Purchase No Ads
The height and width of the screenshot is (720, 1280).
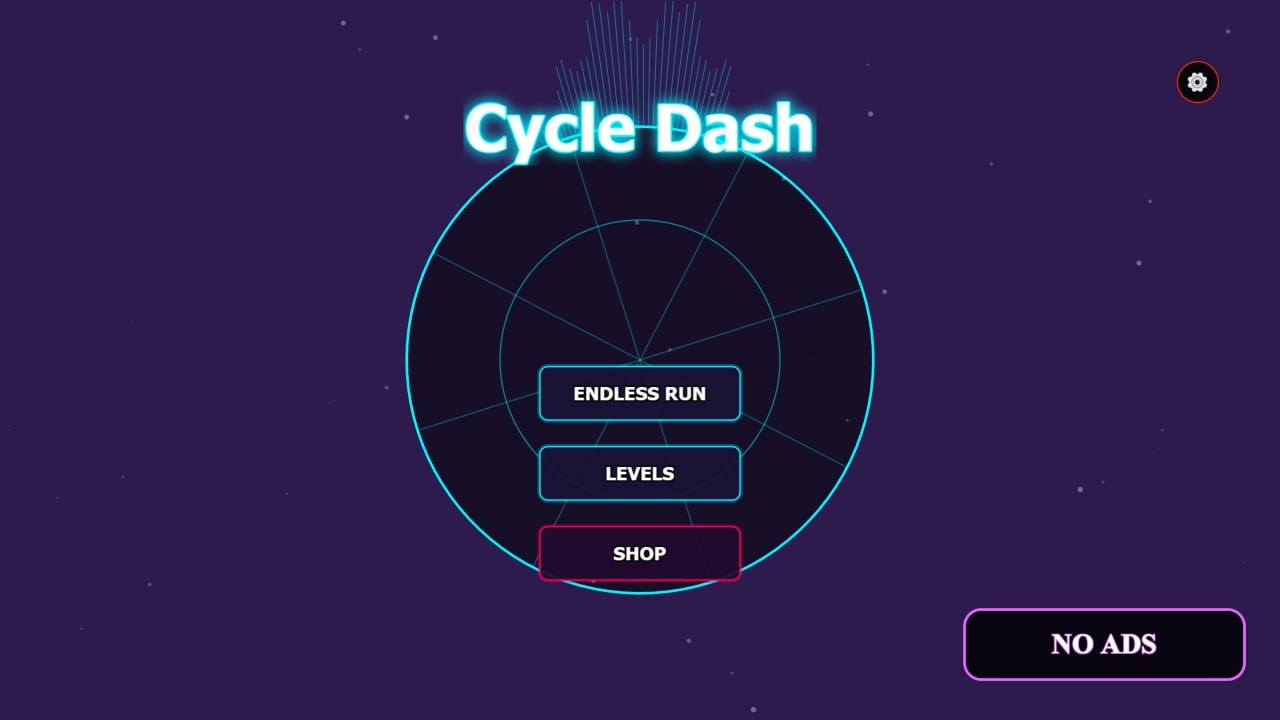[x=1104, y=644]
